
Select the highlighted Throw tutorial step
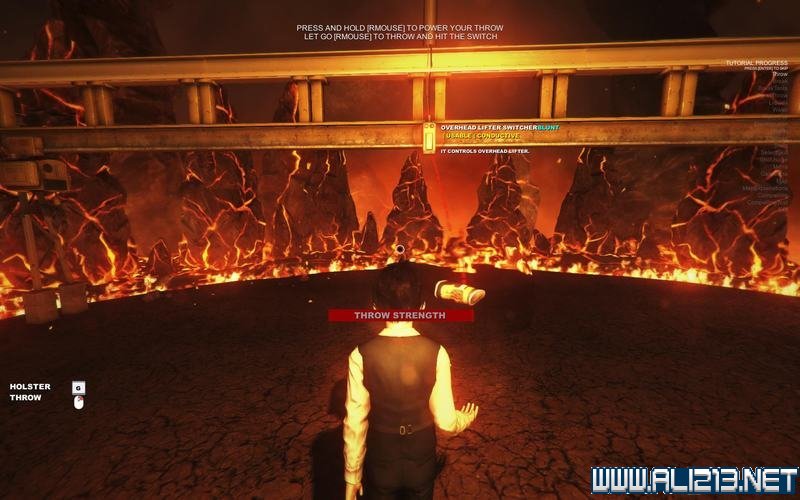tap(780, 75)
